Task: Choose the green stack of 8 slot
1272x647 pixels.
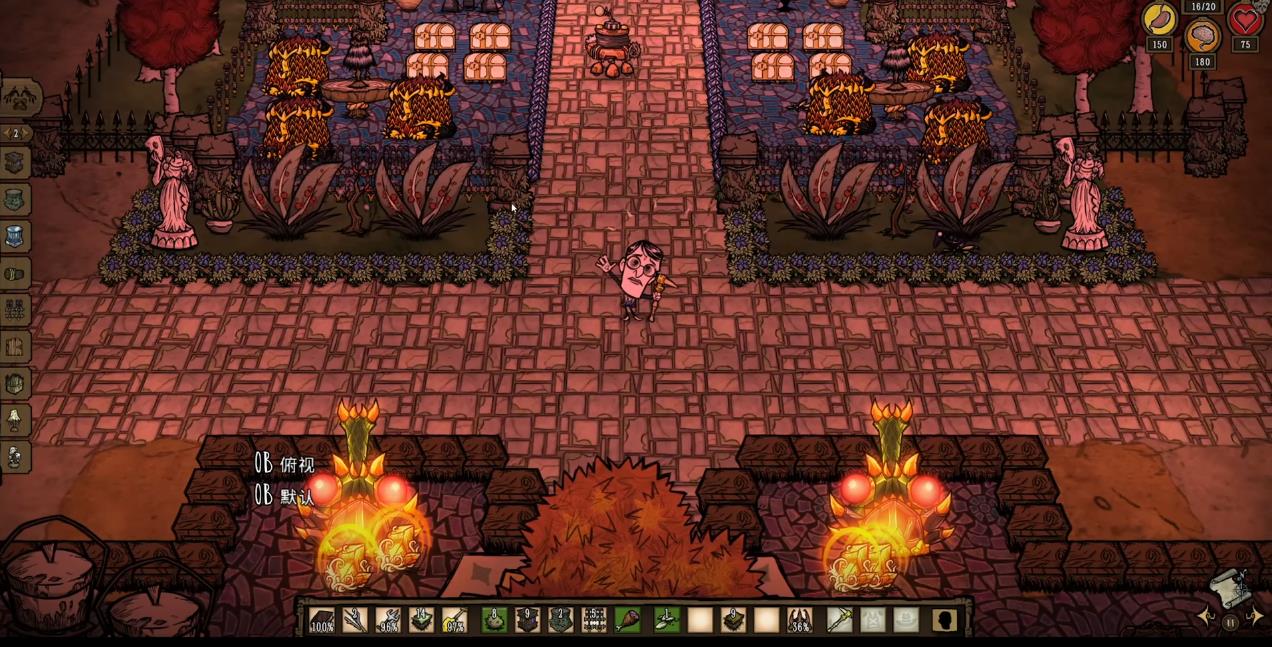Action: (494, 620)
